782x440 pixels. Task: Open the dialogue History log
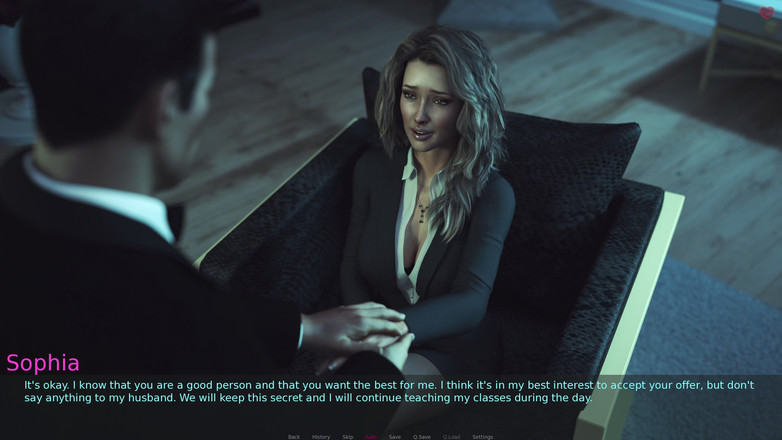pyautogui.click(x=321, y=437)
